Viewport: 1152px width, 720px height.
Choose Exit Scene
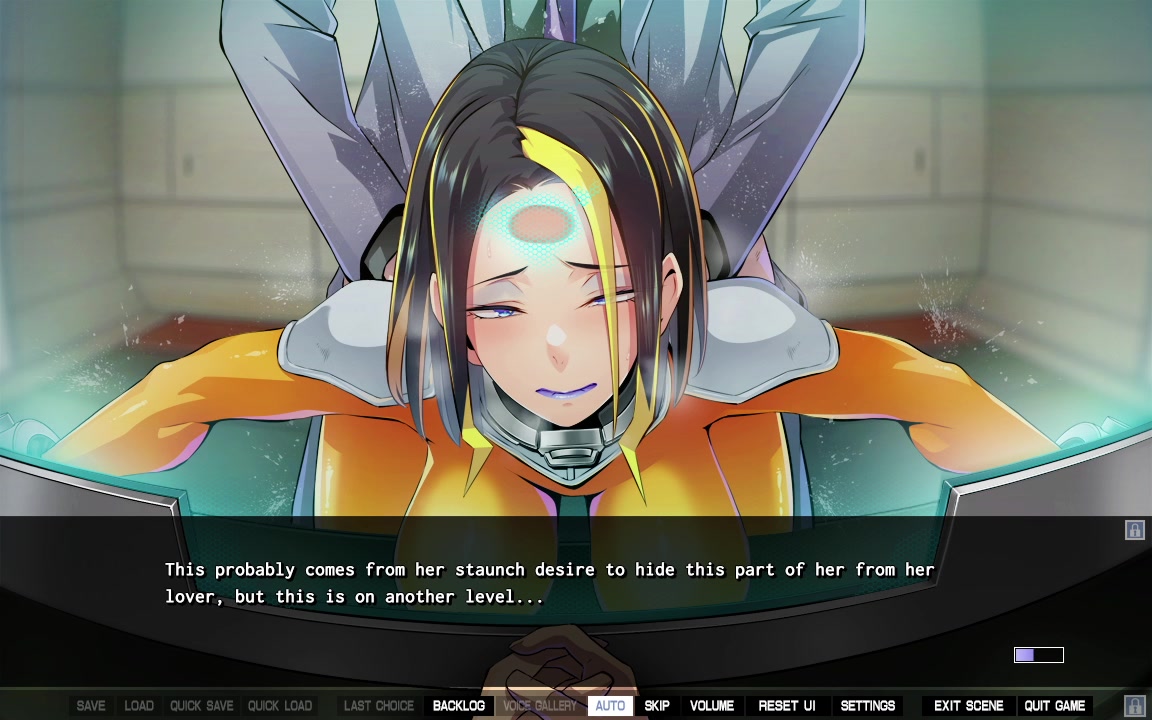click(968, 706)
